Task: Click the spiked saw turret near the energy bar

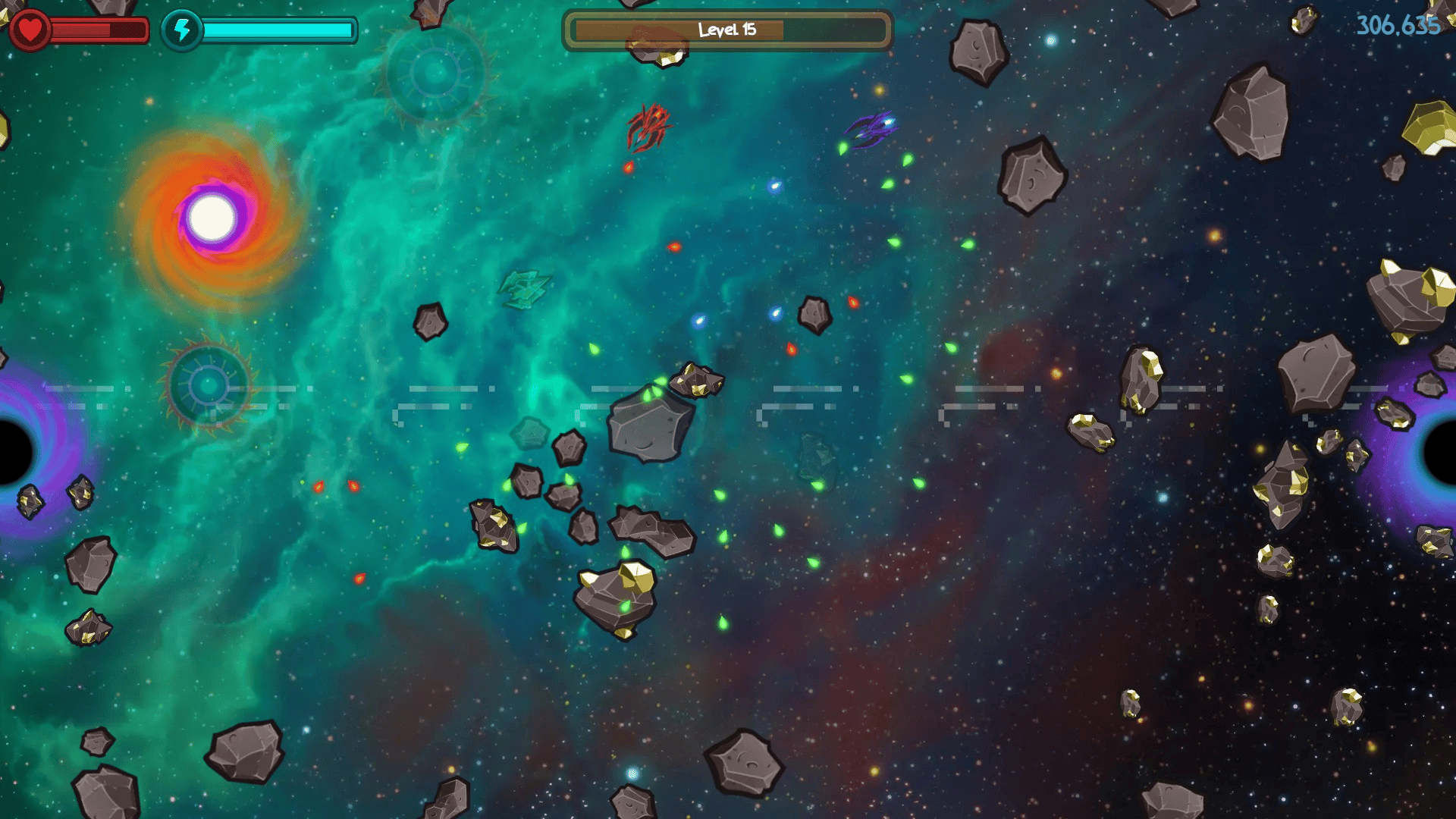Action: [438, 74]
